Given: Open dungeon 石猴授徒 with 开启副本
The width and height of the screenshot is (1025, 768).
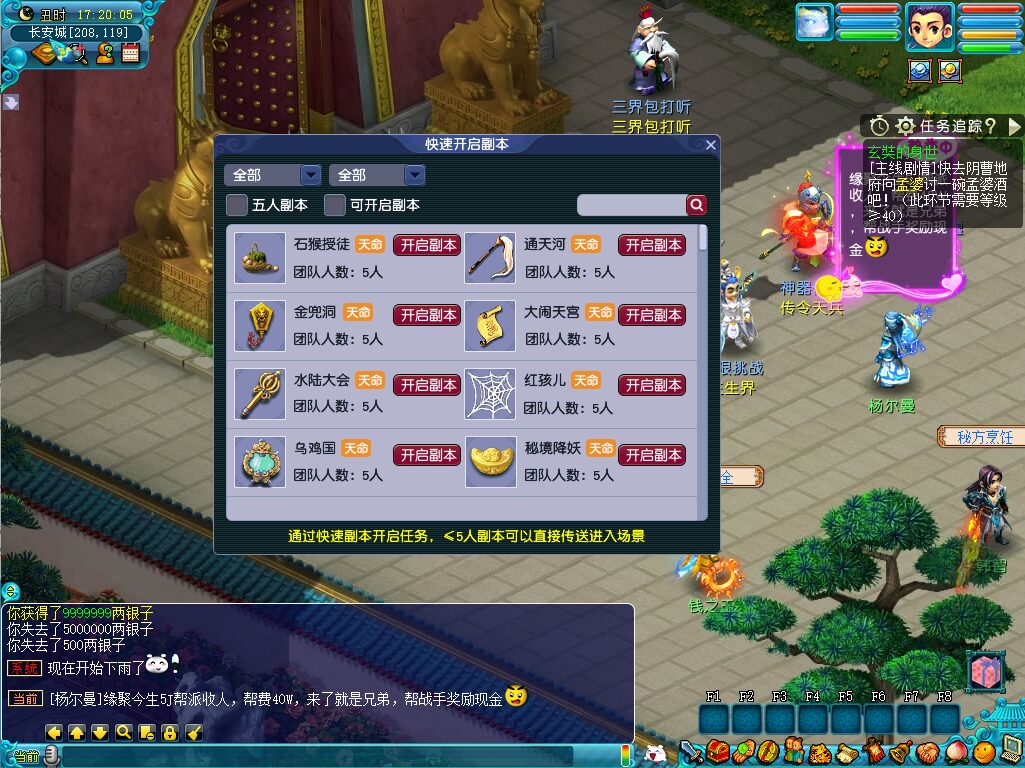Looking at the screenshot, I should 426,245.
